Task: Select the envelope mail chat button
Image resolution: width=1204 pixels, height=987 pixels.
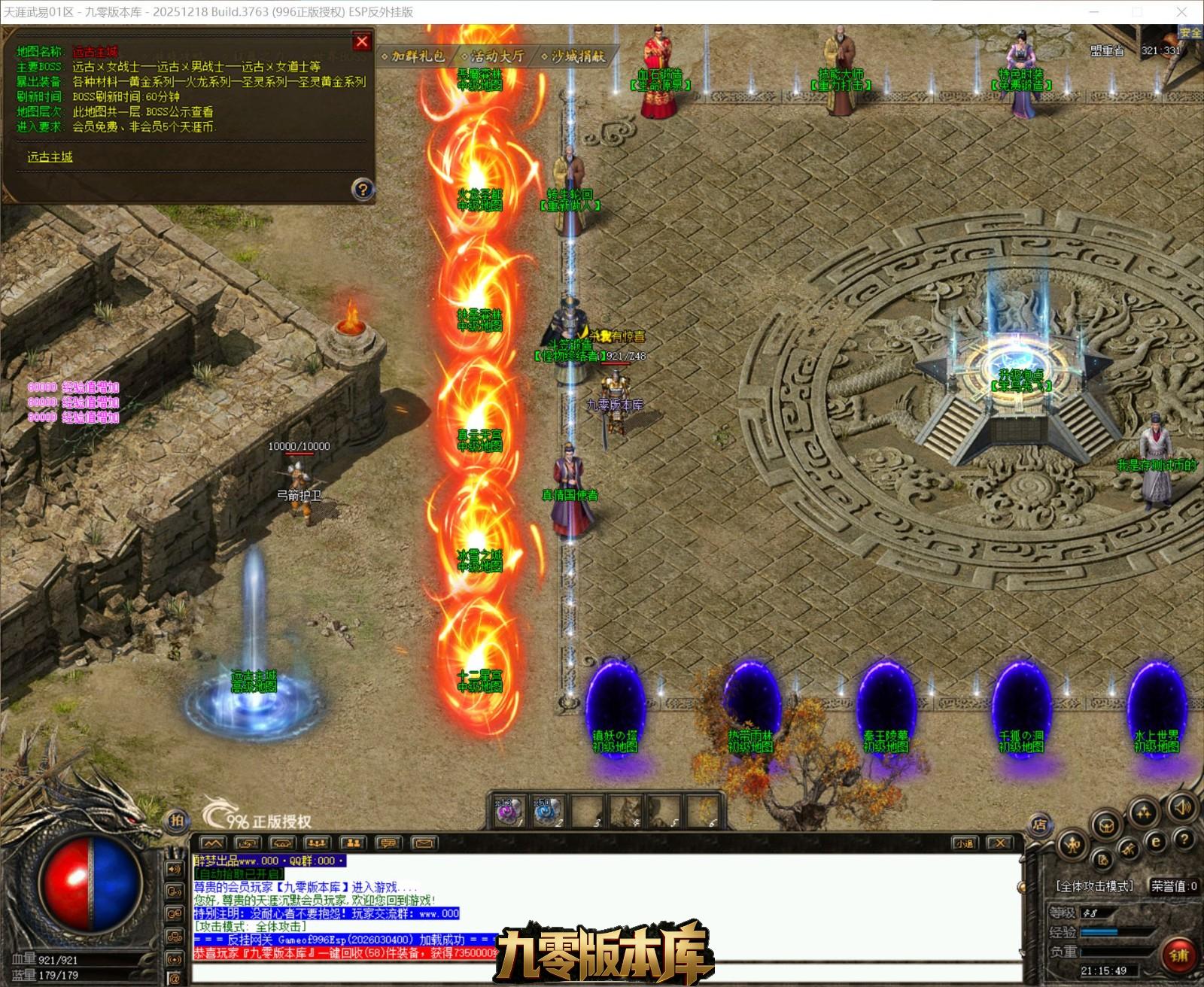Action: [424, 843]
